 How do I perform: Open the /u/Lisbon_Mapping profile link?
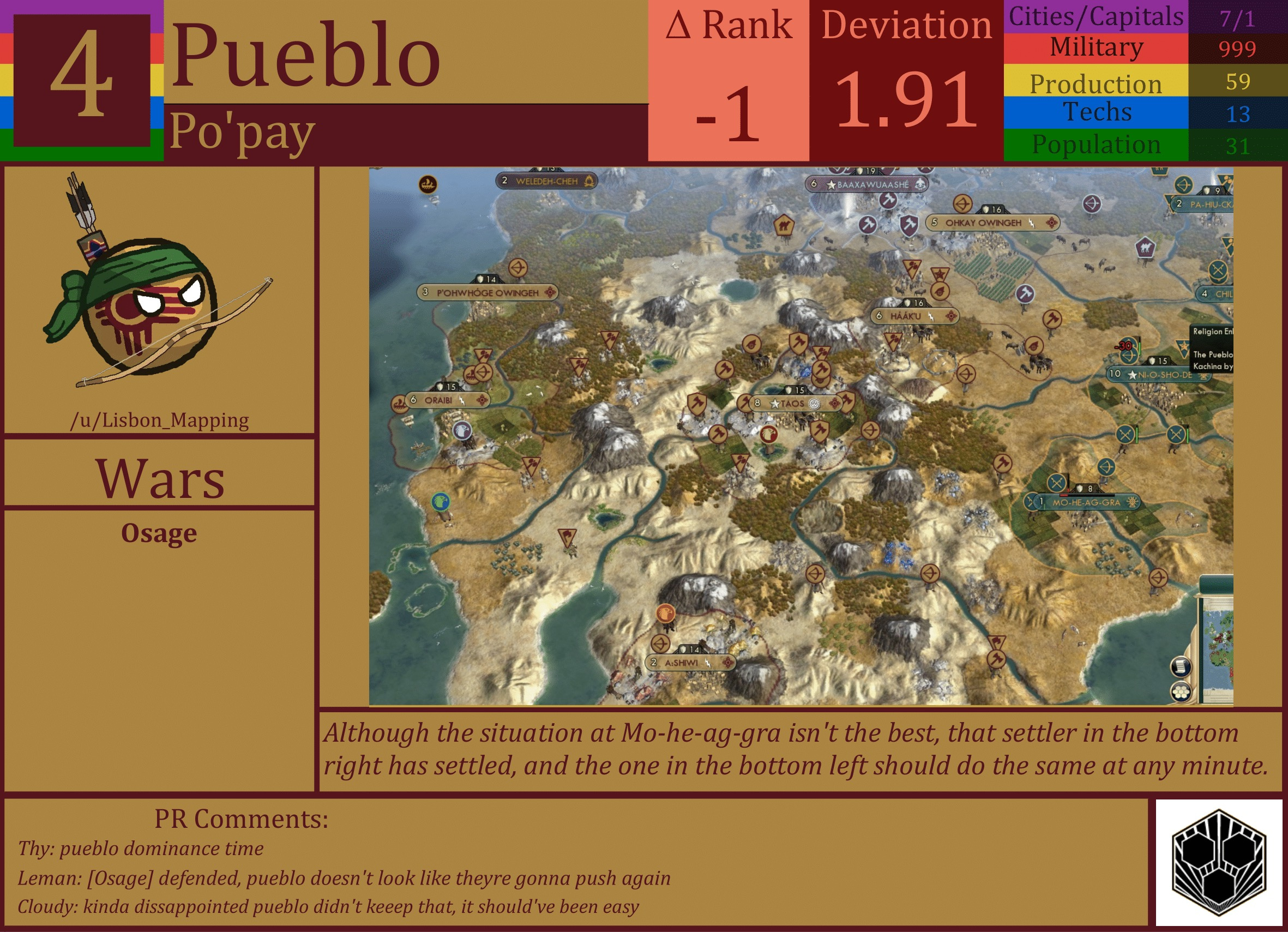coord(161,420)
